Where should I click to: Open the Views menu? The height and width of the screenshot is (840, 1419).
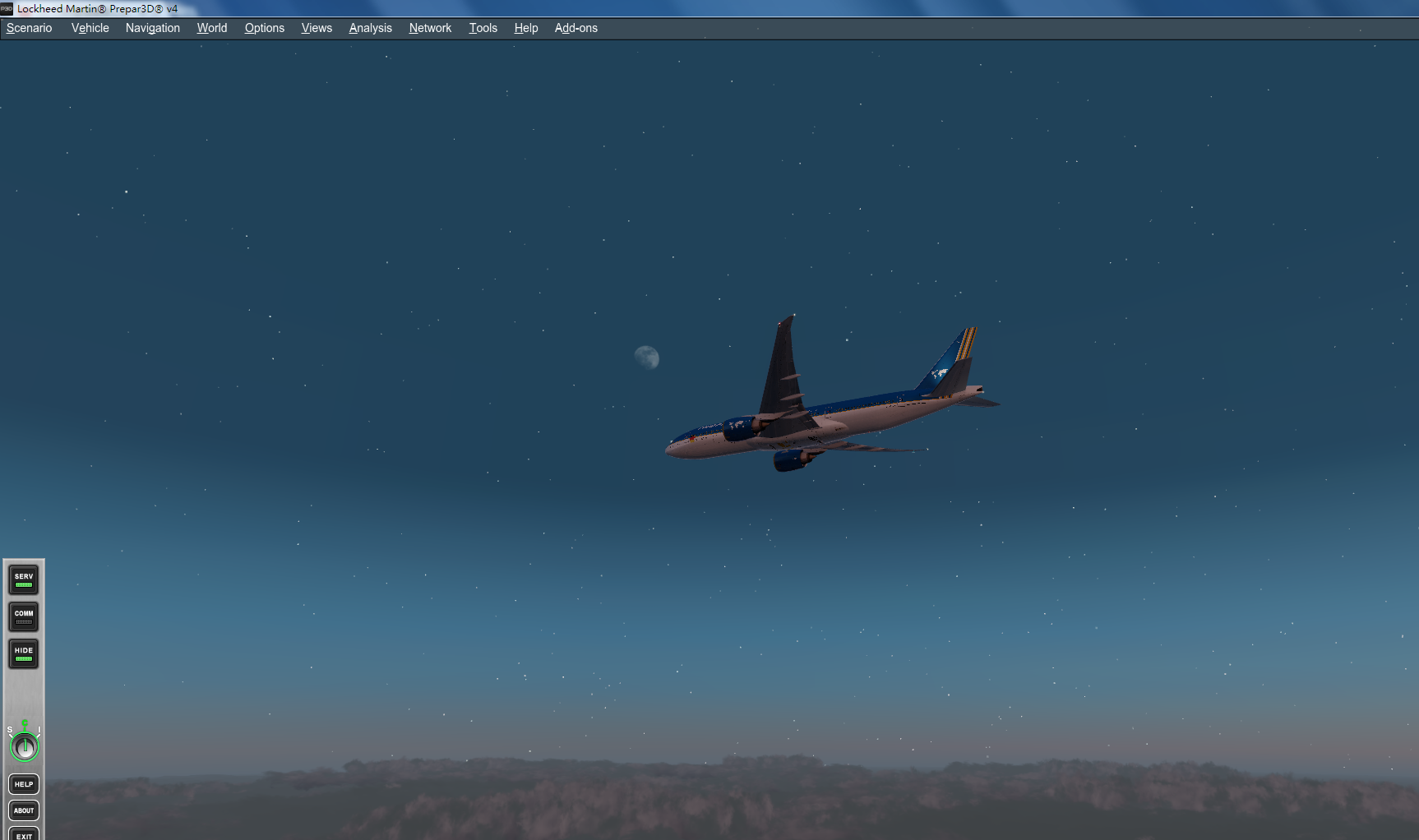[x=316, y=27]
